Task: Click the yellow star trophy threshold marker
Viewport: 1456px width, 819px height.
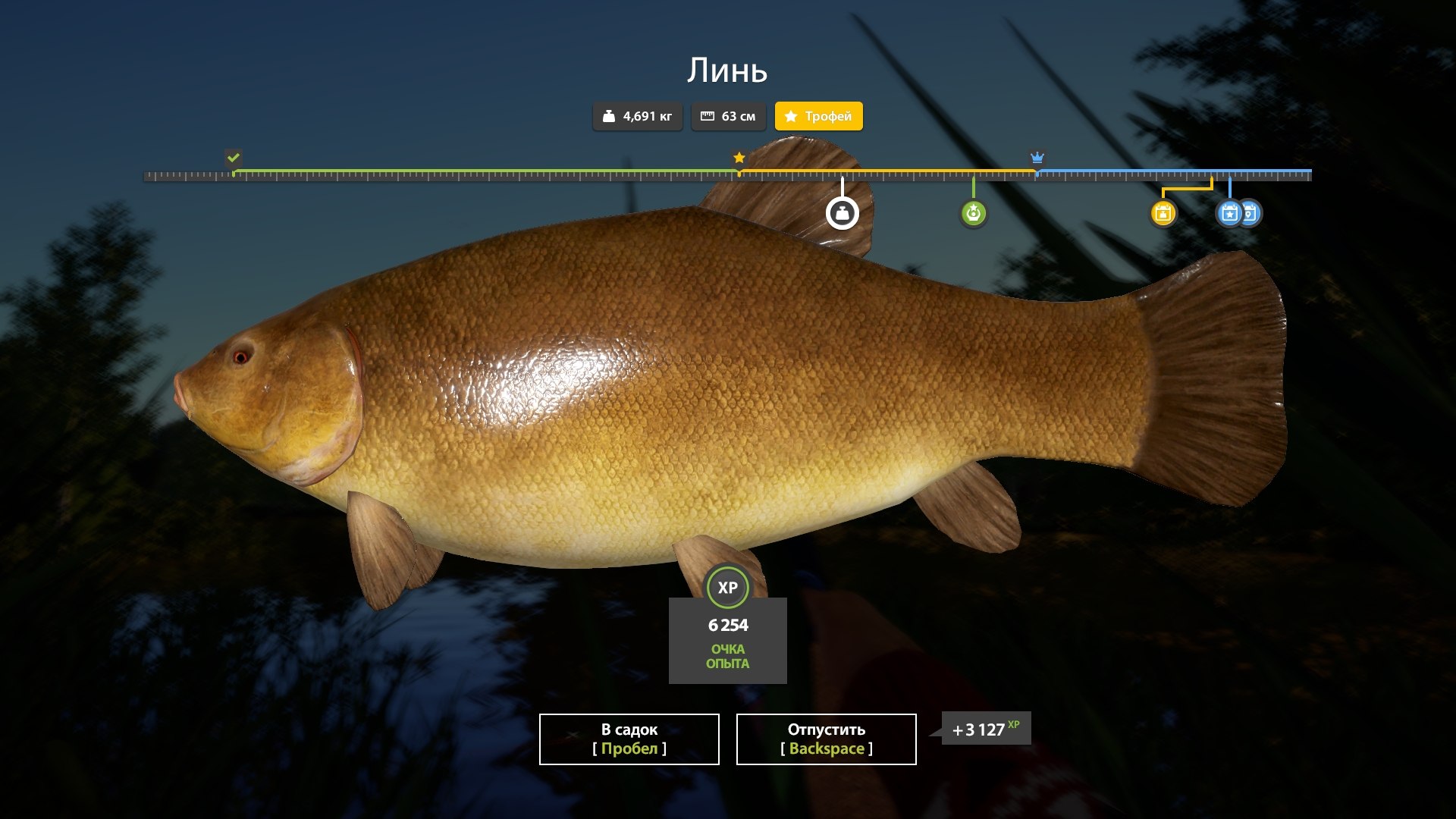Action: (x=739, y=158)
